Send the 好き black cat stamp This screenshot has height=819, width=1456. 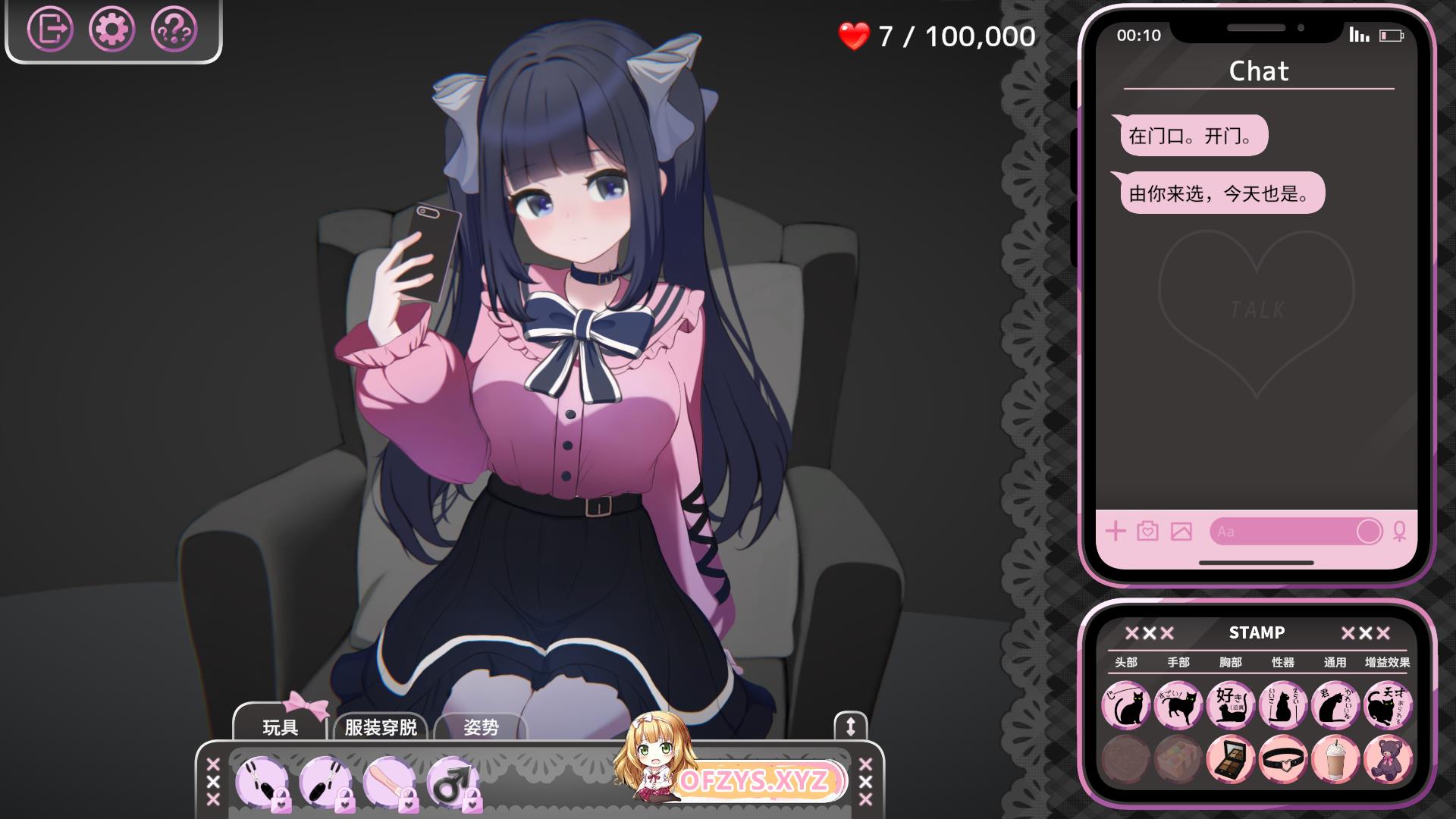(1230, 705)
